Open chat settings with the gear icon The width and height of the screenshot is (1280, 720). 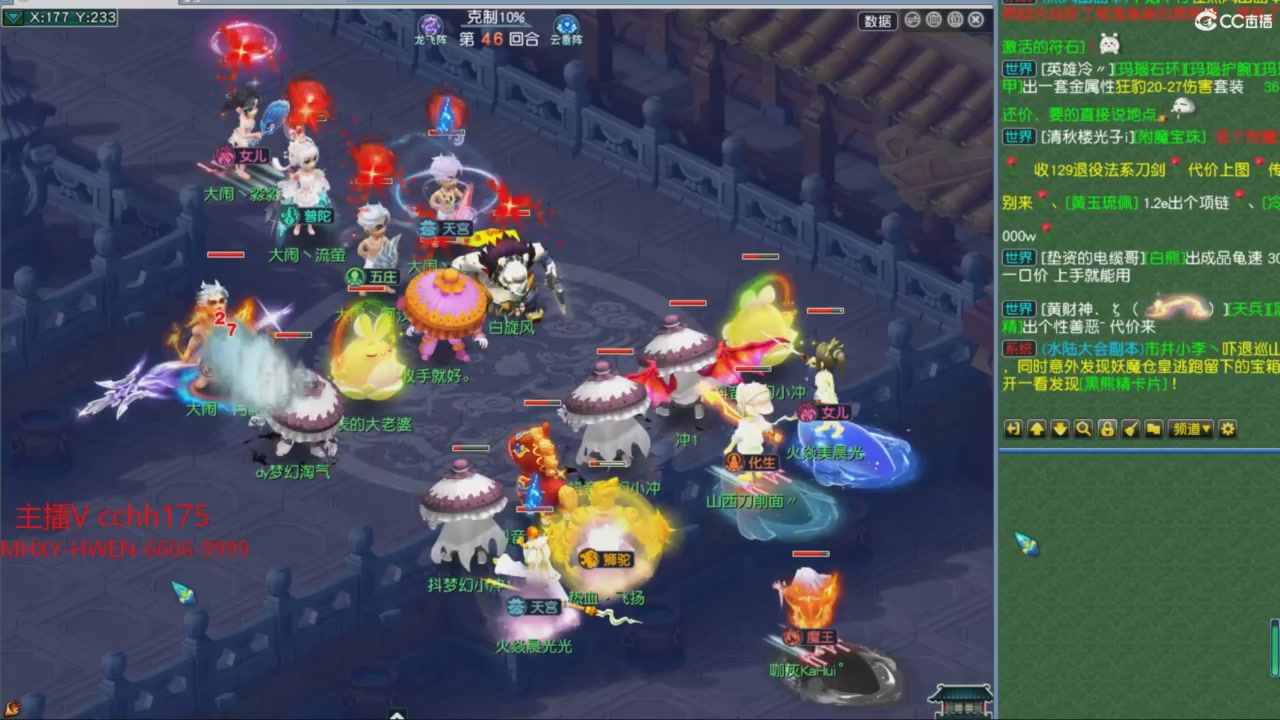click(x=1228, y=429)
